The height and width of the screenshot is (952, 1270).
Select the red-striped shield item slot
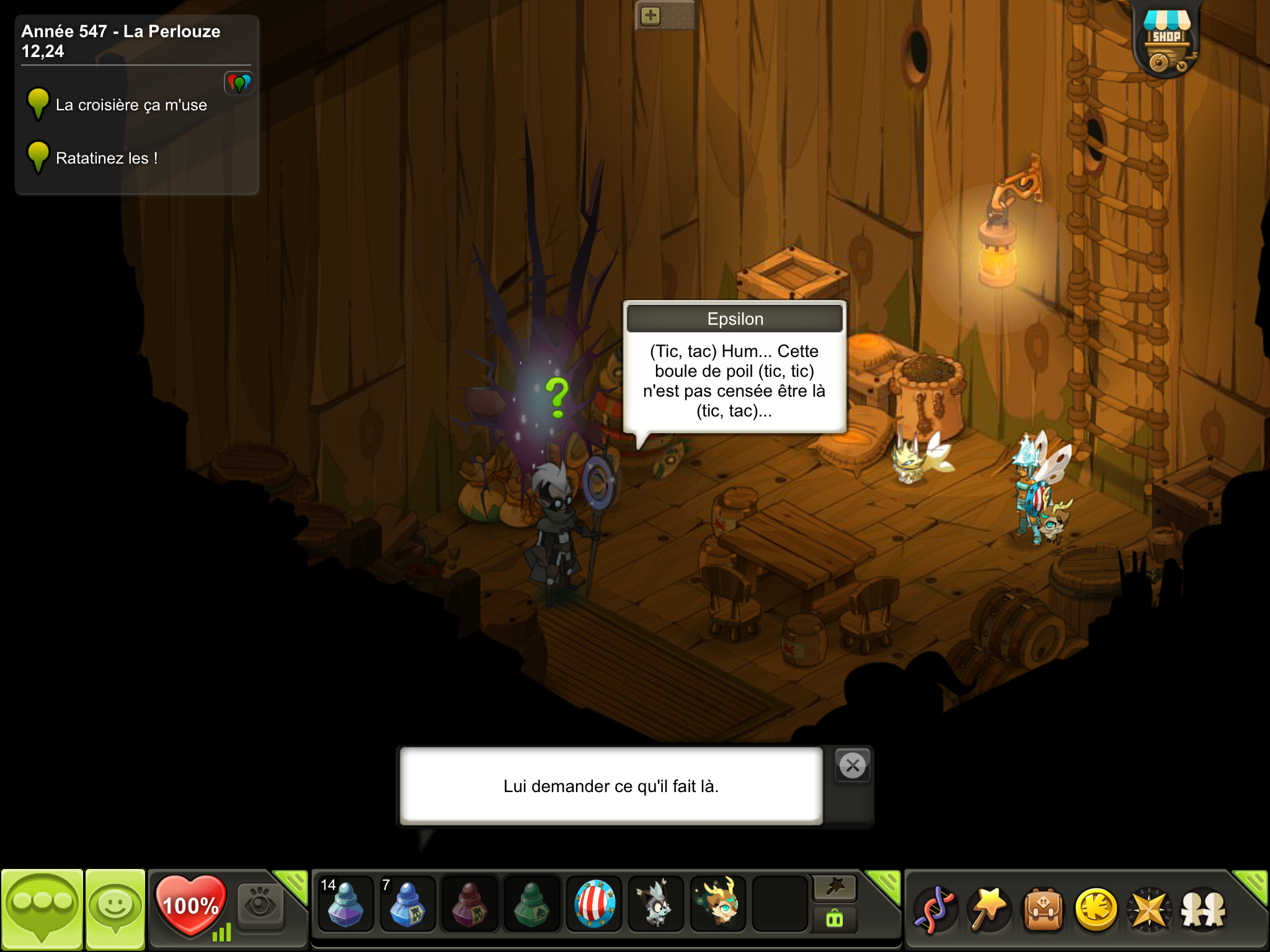[x=594, y=904]
